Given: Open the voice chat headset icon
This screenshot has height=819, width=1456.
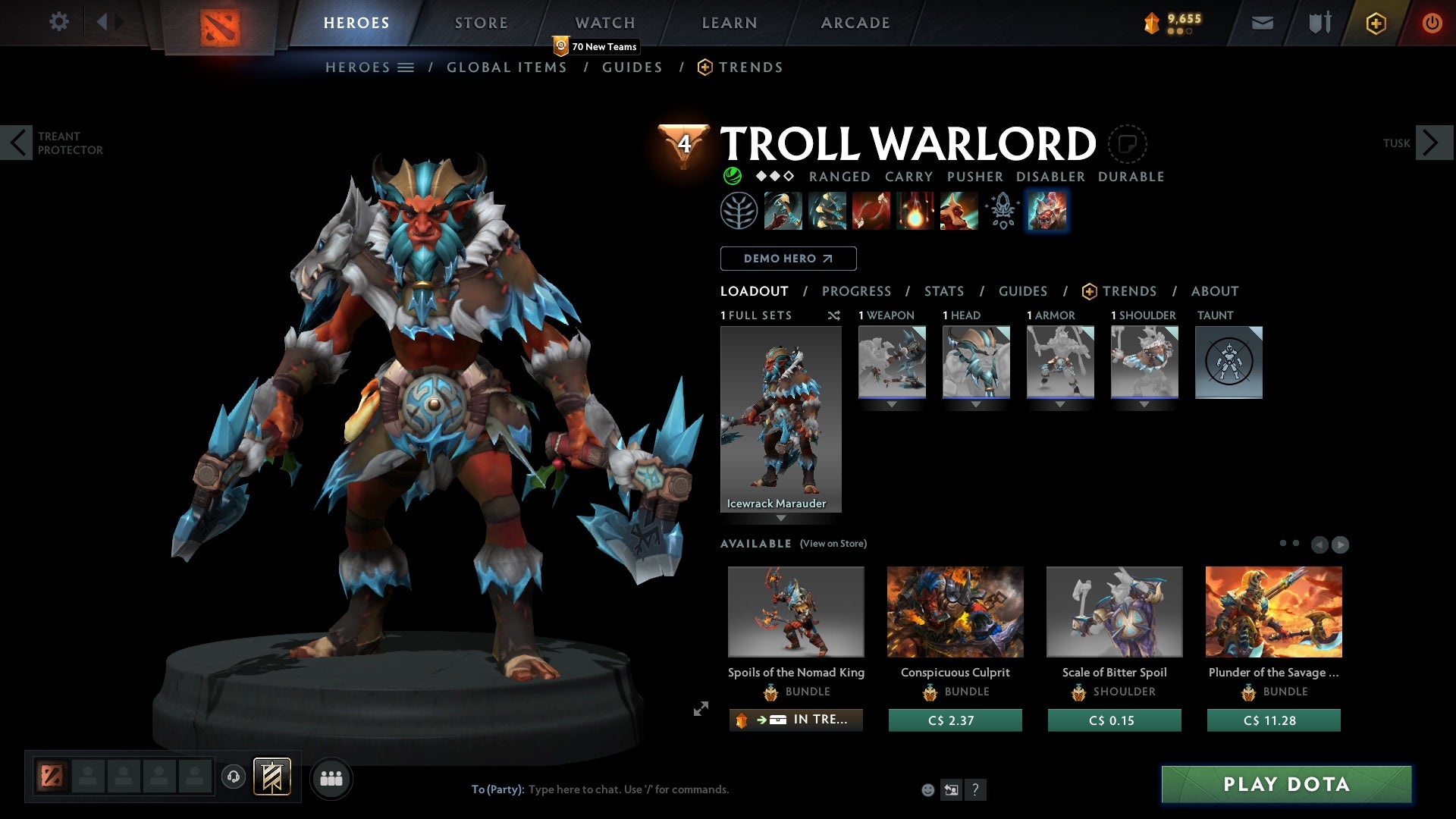Looking at the screenshot, I should (233, 777).
